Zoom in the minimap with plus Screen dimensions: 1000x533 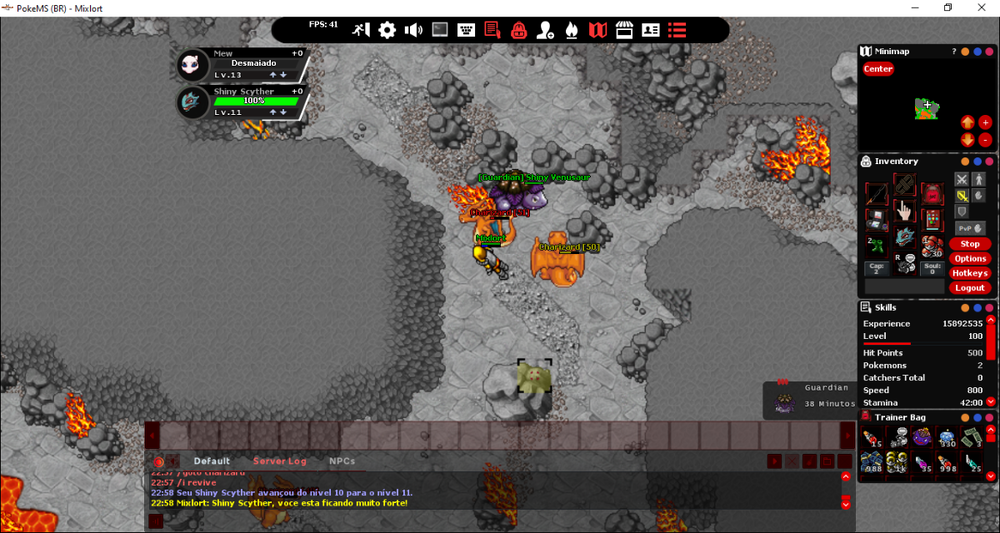985,123
